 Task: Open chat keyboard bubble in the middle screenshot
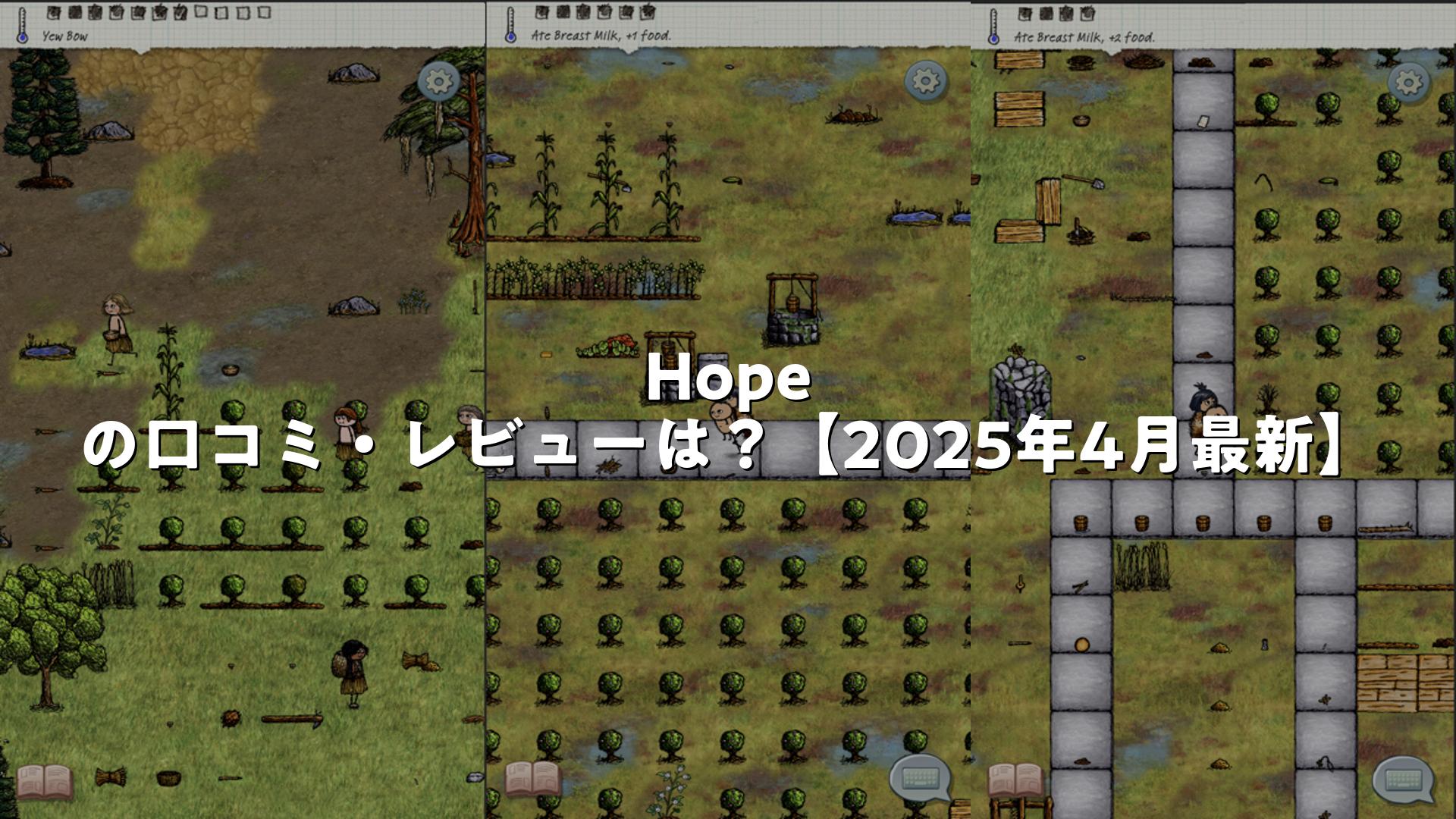(921, 778)
